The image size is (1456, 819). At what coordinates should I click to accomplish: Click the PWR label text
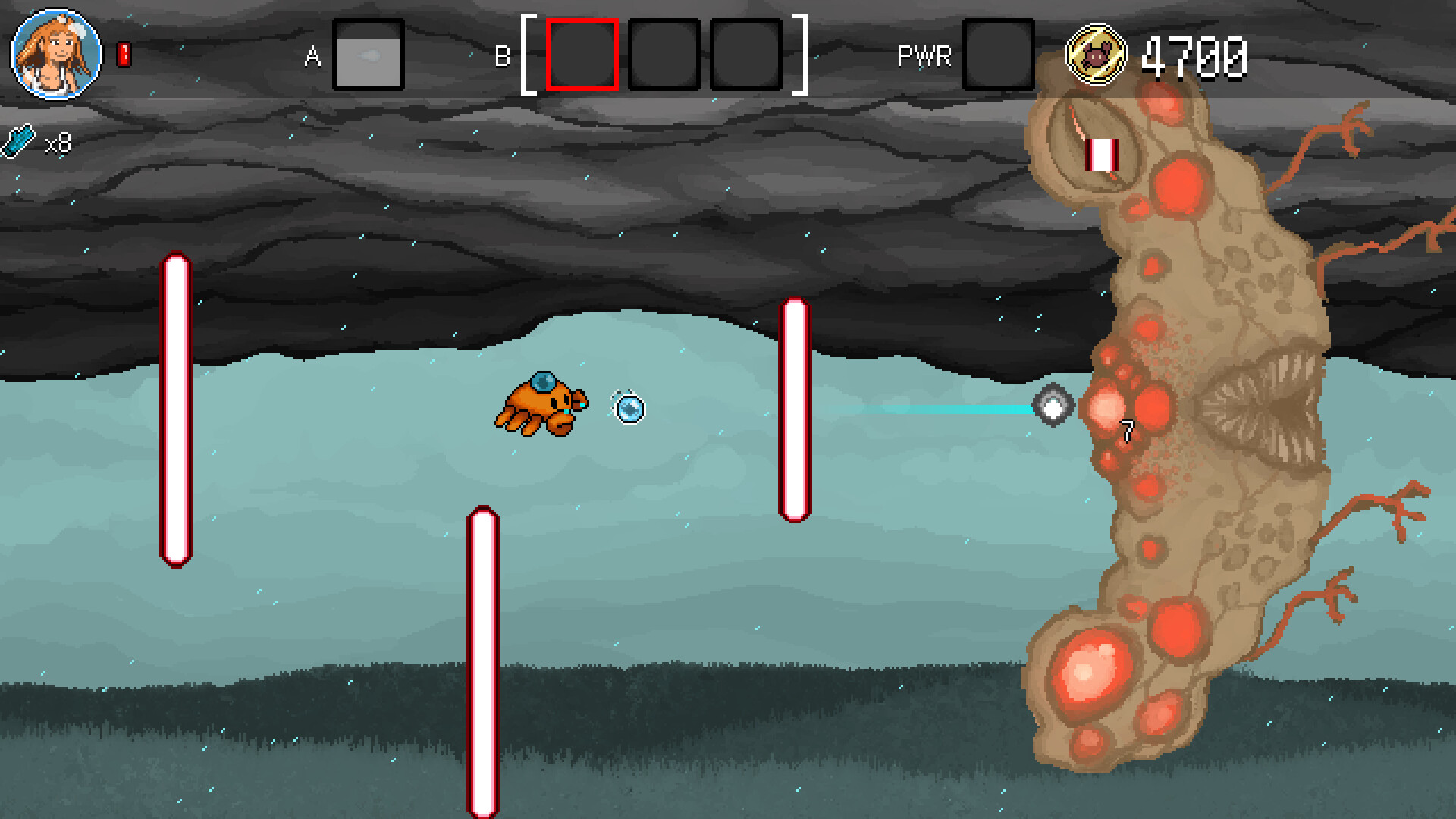pos(925,55)
